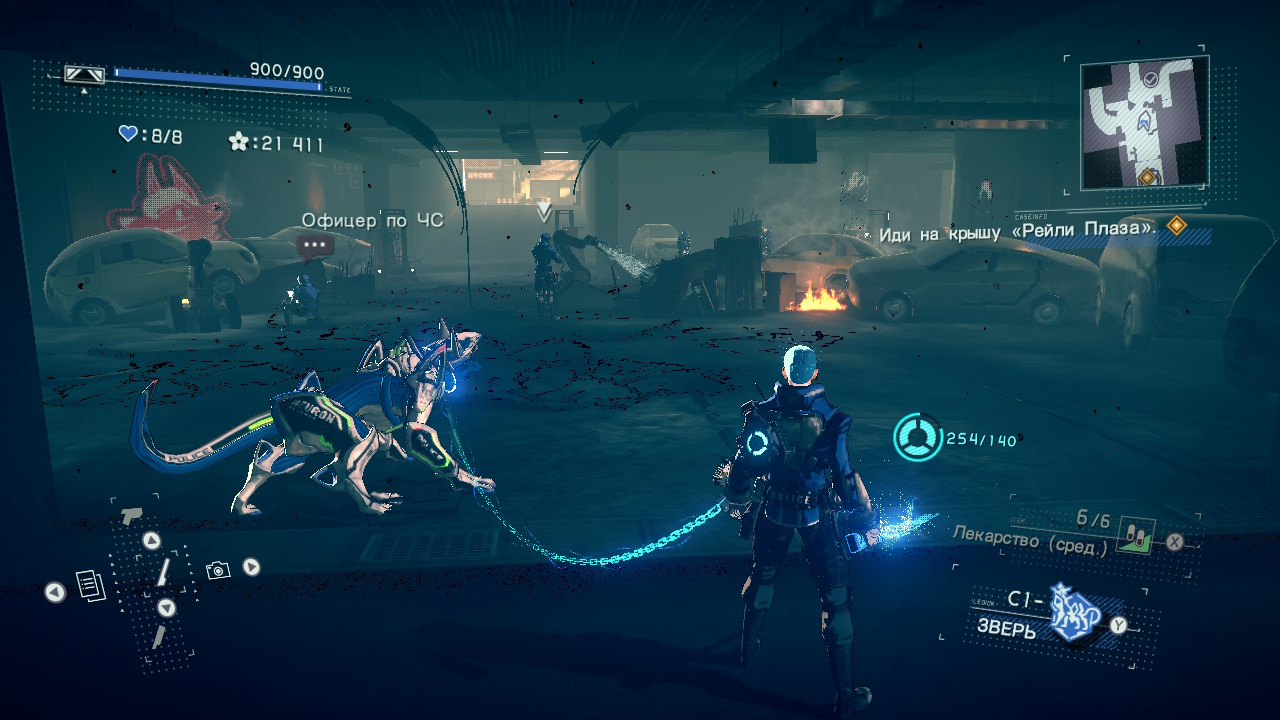
Task: Open the minimap
Action: pyautogui.click(x=1144, y=123)
